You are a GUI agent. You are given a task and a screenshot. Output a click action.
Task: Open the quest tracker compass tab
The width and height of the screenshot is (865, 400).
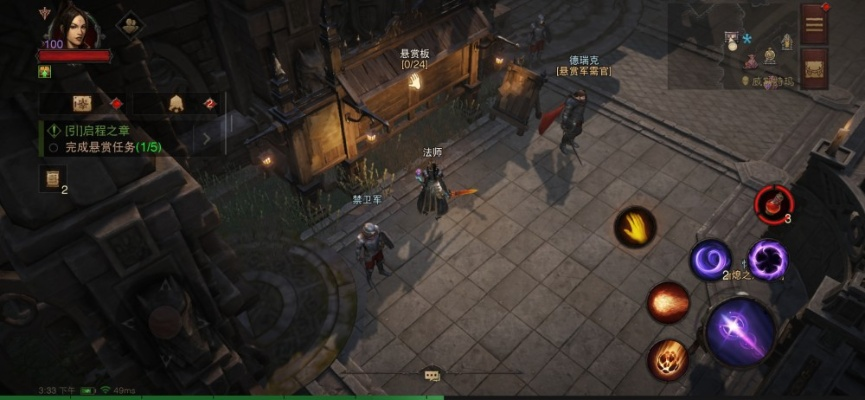click(83, 103)
